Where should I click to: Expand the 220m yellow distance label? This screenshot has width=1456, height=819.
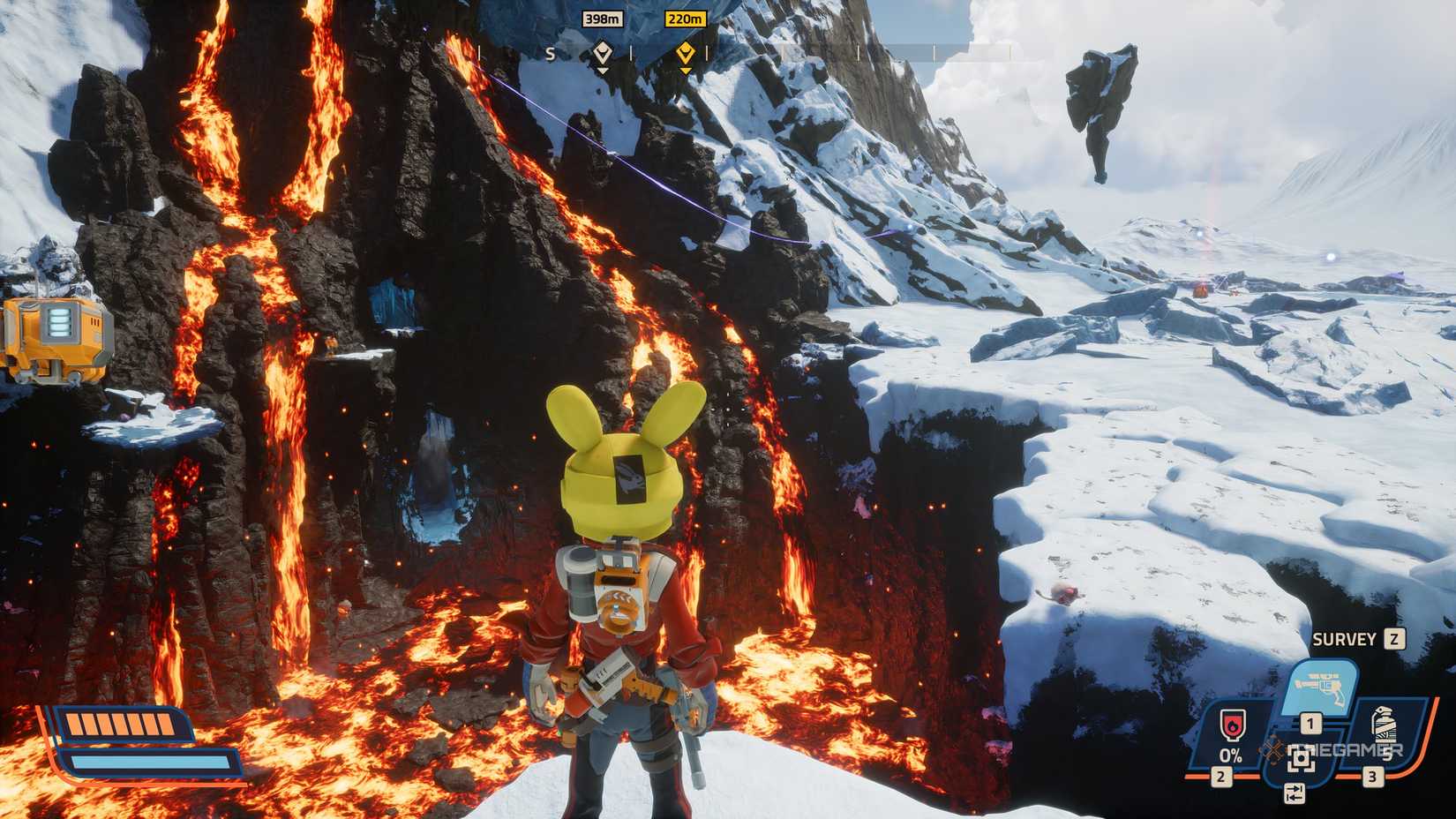point(685,19)
